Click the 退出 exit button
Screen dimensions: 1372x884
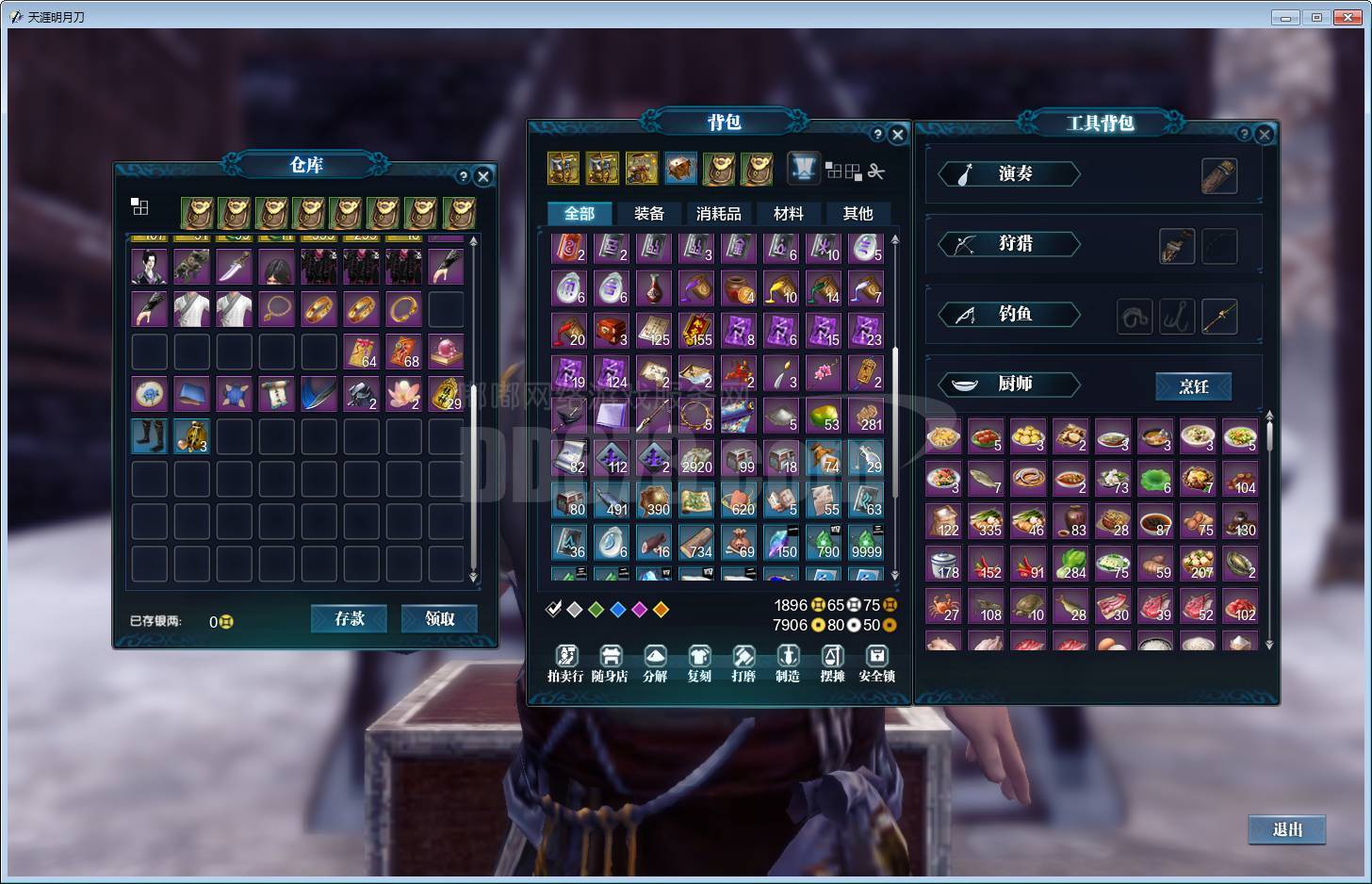tap(1286, 829)
